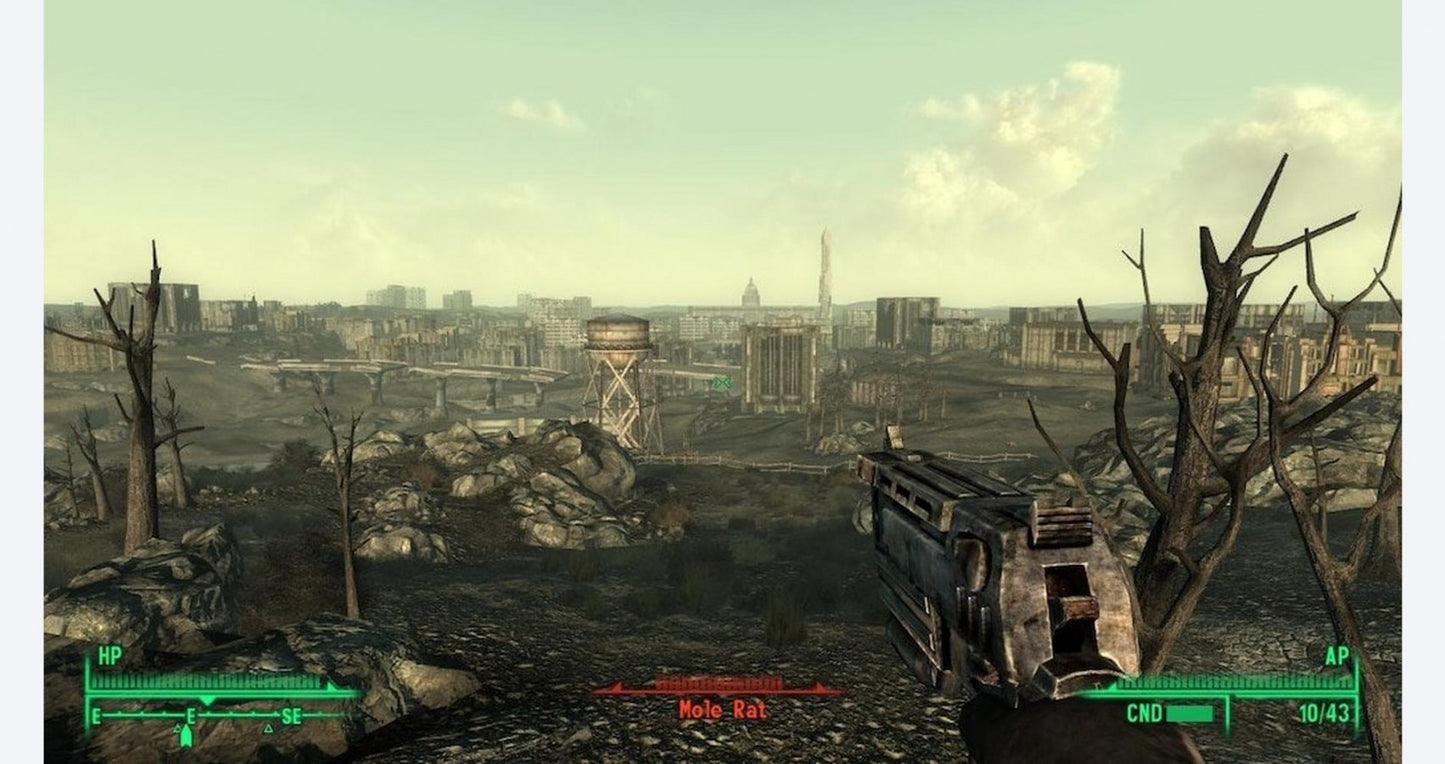Viewport: 1445px width, 764px height.
Task: Click the player position arrow on the compass
Action: [x=186, y=737]
